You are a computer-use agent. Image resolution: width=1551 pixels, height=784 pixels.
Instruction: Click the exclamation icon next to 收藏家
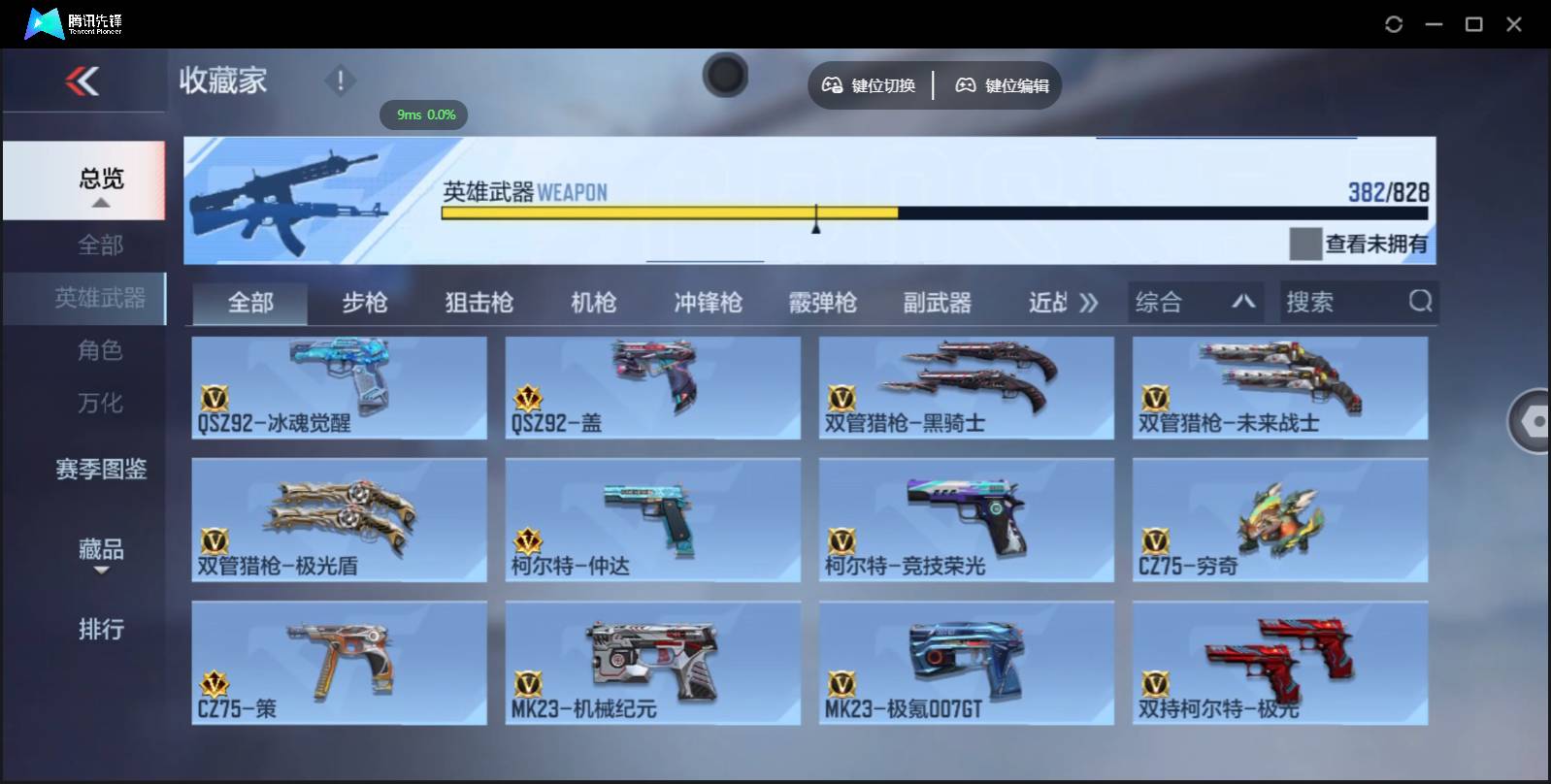pyautogui.click(x=340, y=82)
